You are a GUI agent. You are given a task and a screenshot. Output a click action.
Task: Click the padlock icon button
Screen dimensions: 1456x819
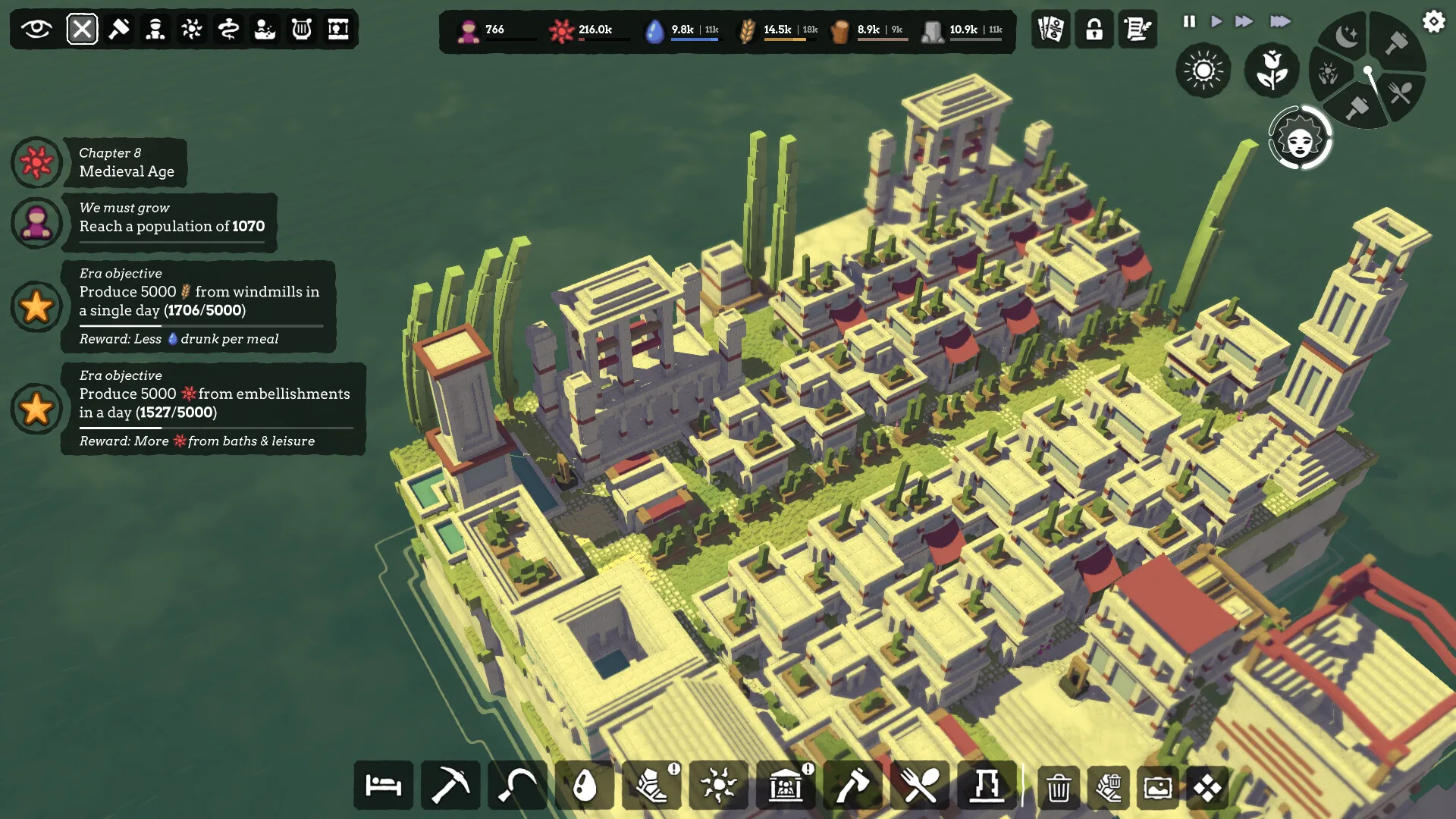click(x=1094, y=30)
